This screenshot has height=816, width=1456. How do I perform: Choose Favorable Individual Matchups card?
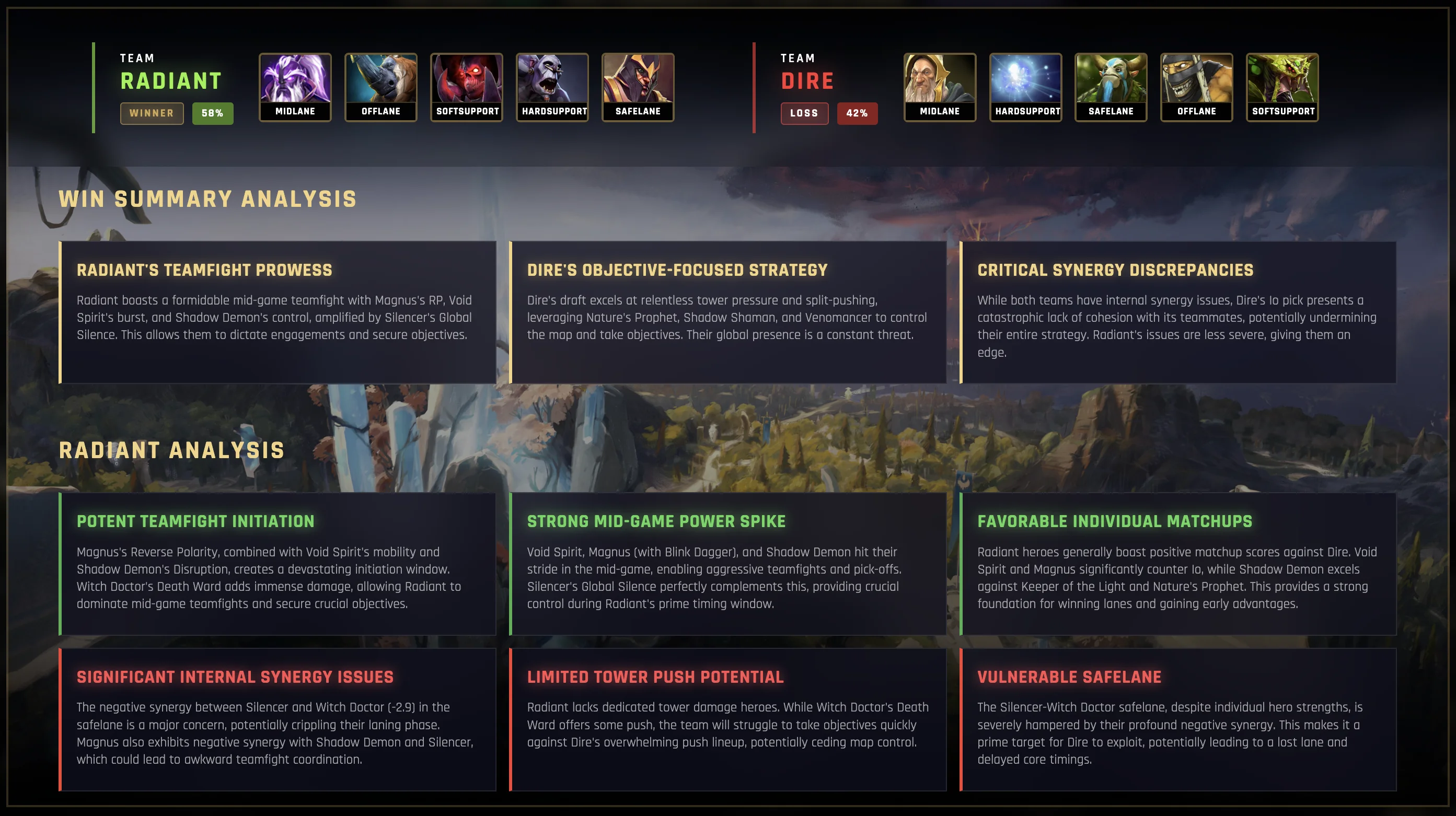point(1178,563)
